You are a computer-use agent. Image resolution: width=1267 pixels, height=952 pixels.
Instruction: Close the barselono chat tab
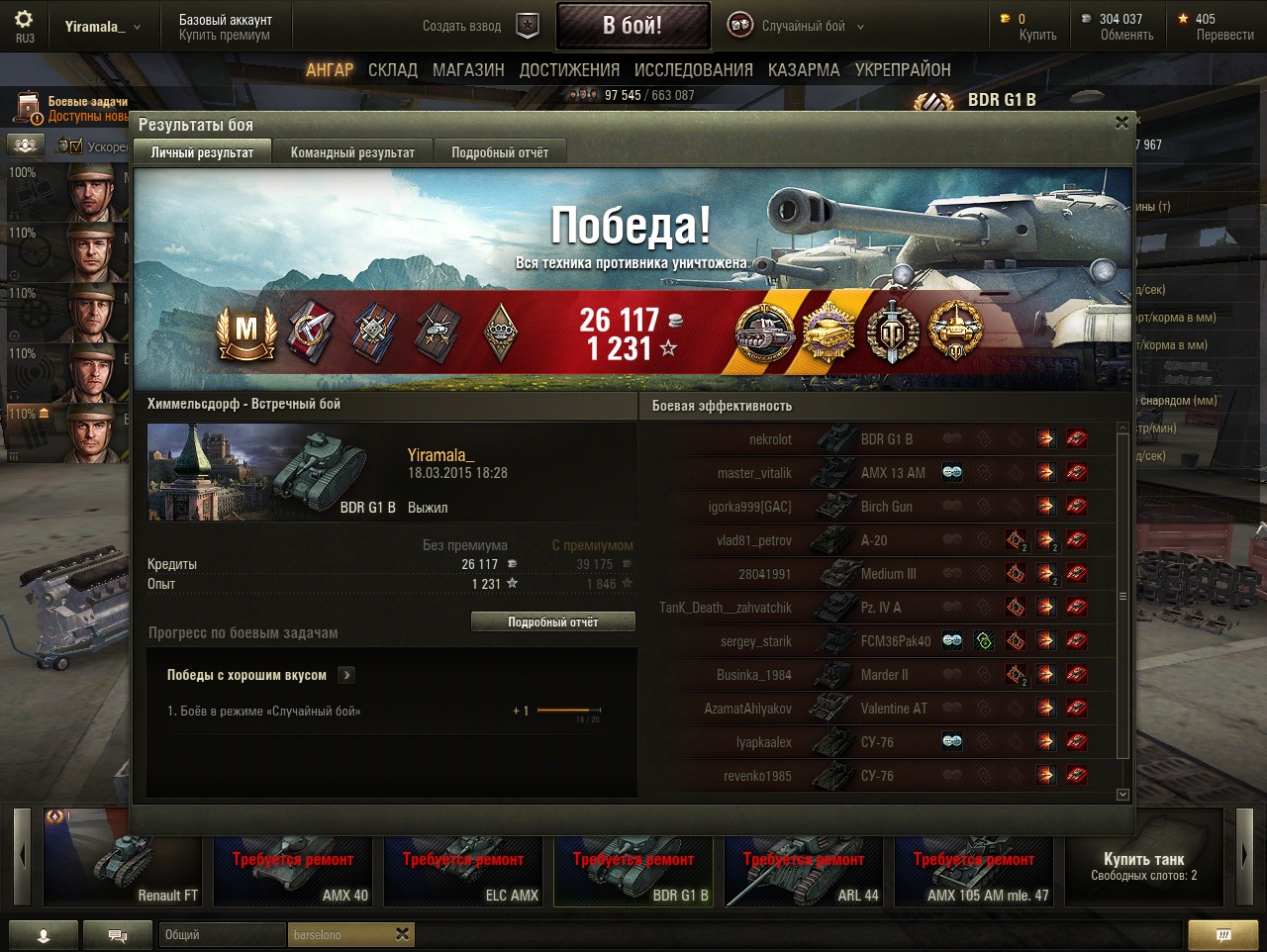coord(402,934)
